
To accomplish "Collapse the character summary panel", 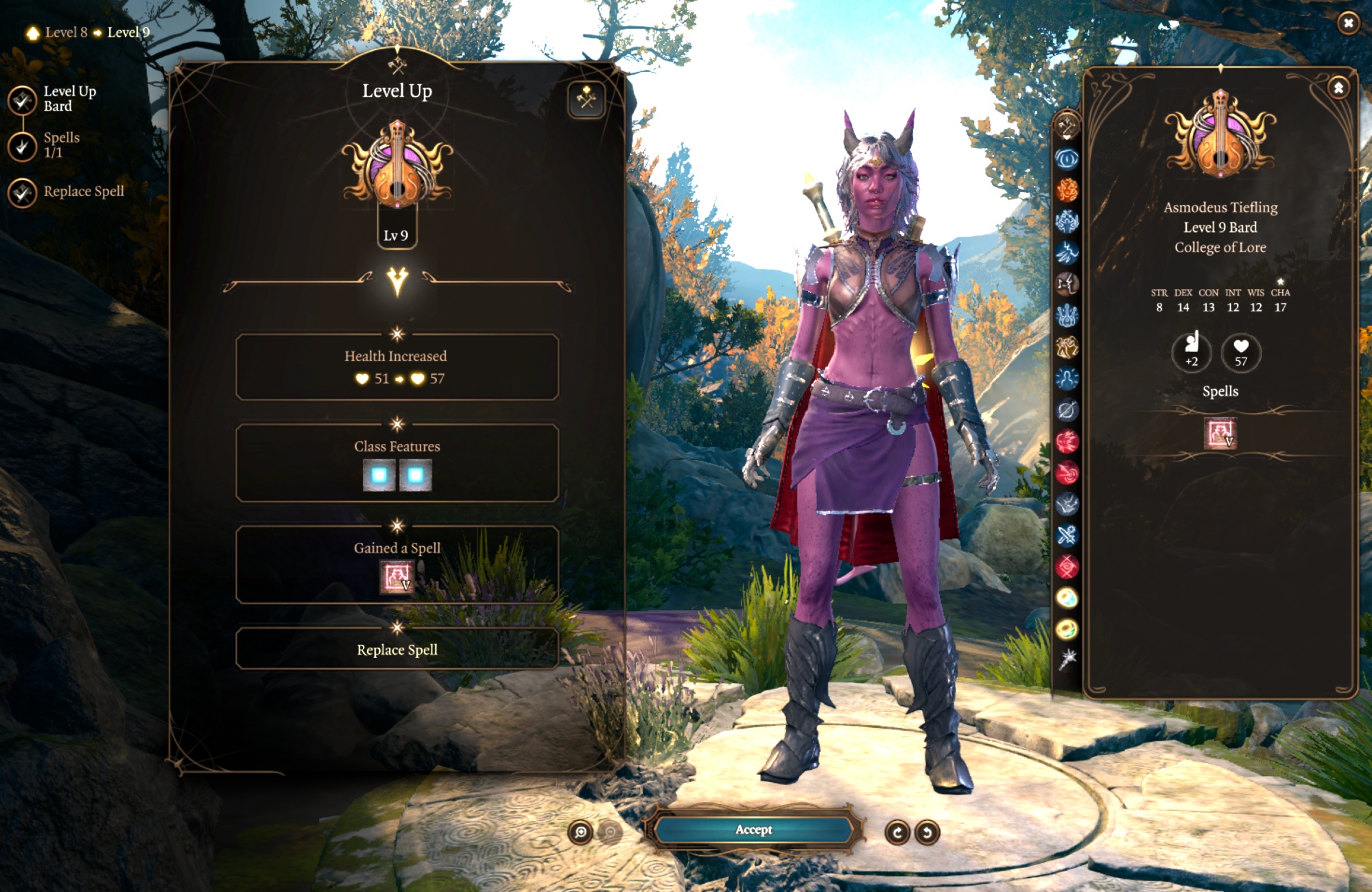I will (x=1338, y=88).
